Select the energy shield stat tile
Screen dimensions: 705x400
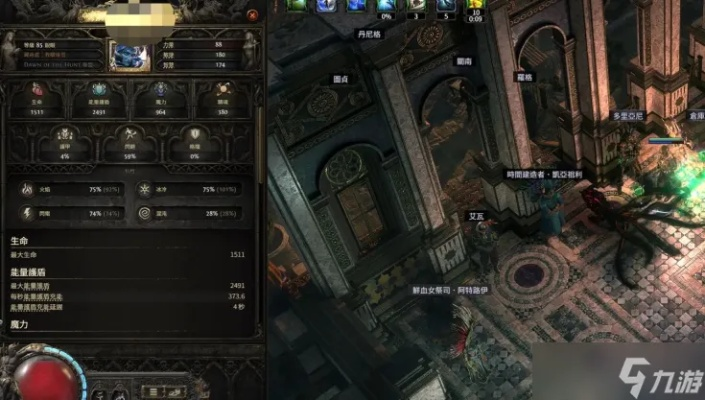tap(98, 98)
